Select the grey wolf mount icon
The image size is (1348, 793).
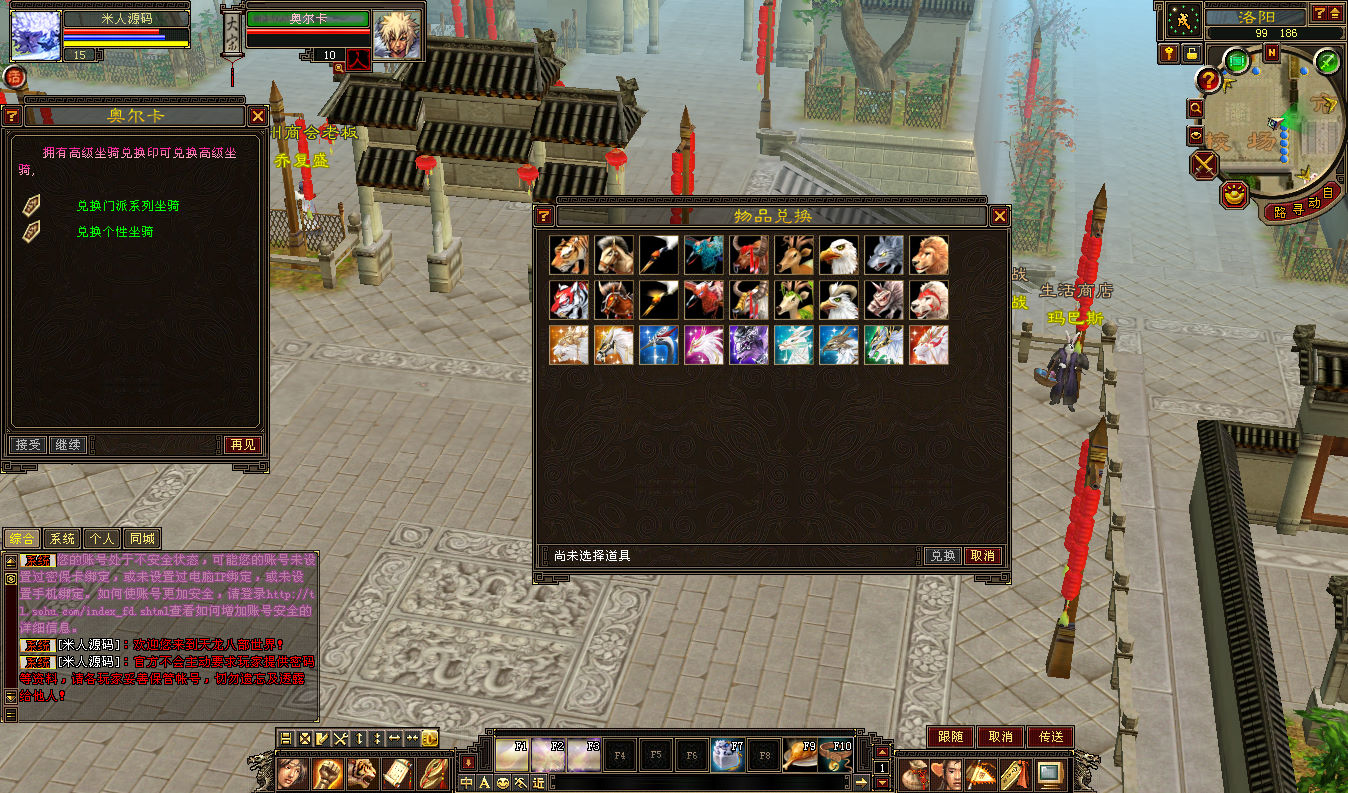[x=884, y=255]
